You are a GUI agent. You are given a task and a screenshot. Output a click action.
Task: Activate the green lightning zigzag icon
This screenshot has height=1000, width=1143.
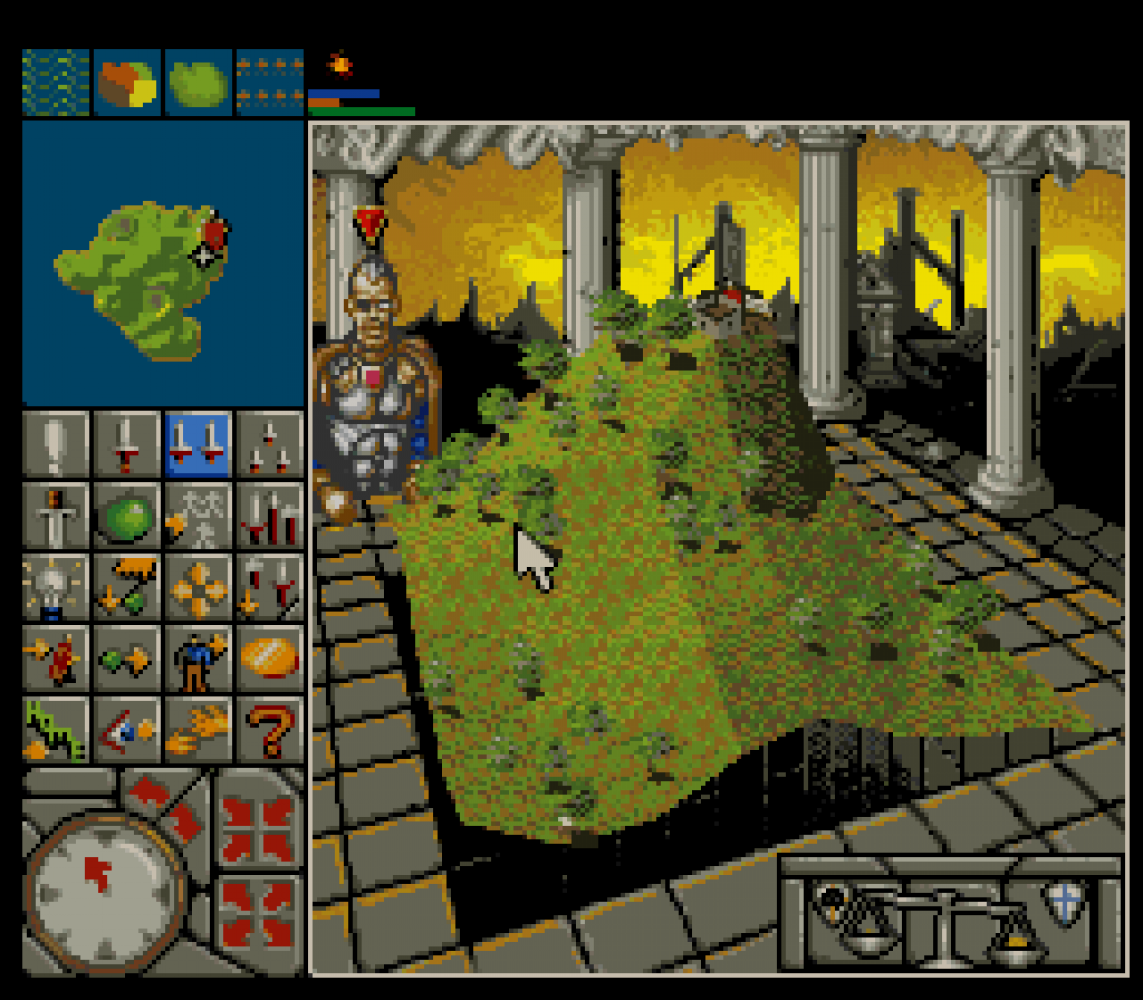(x=56, y=728)
